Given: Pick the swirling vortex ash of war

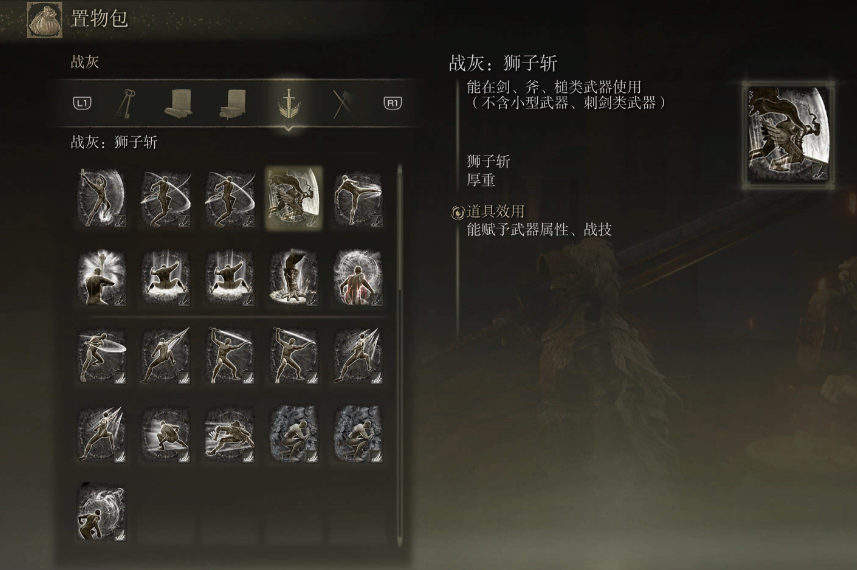Looking at the screenshot, I should pyautogui.click(x=101, y=512).
